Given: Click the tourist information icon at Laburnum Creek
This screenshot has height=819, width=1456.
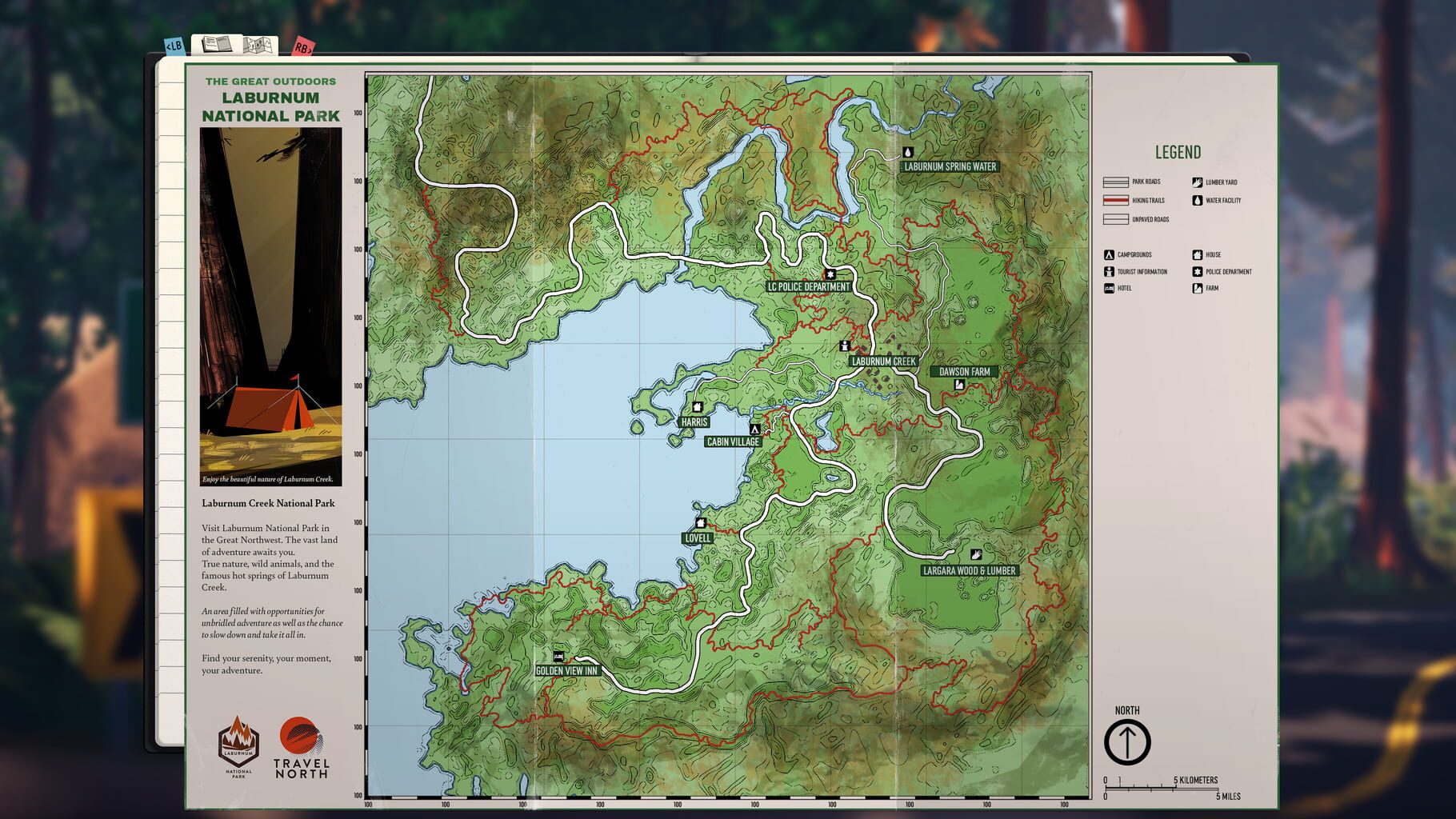Looking at the screenshot, I should pos(846,347).
